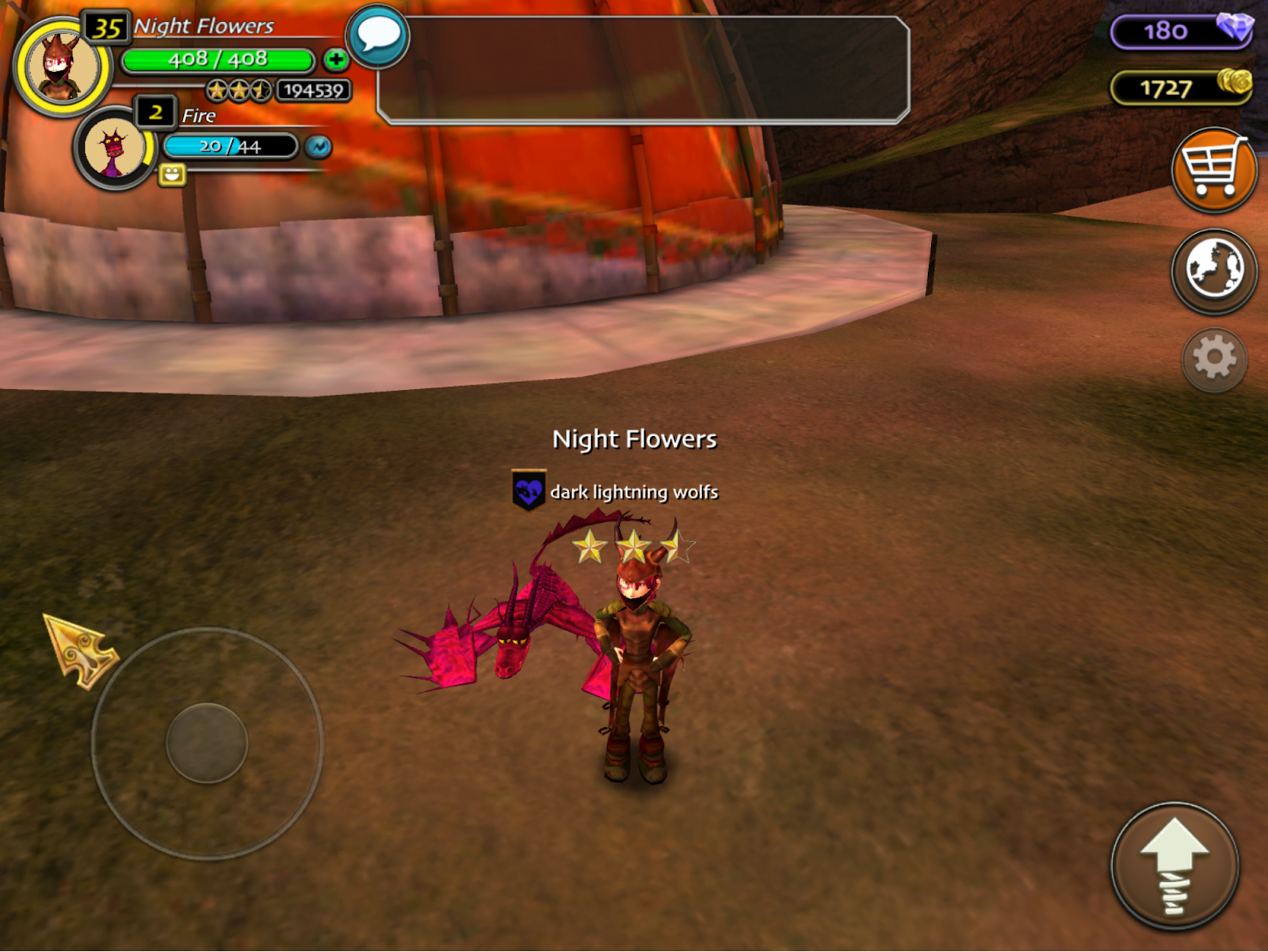Open the gems currency counter
Image resolution: width=1268 pixels, height=952 pixels.
point(1180,31)
